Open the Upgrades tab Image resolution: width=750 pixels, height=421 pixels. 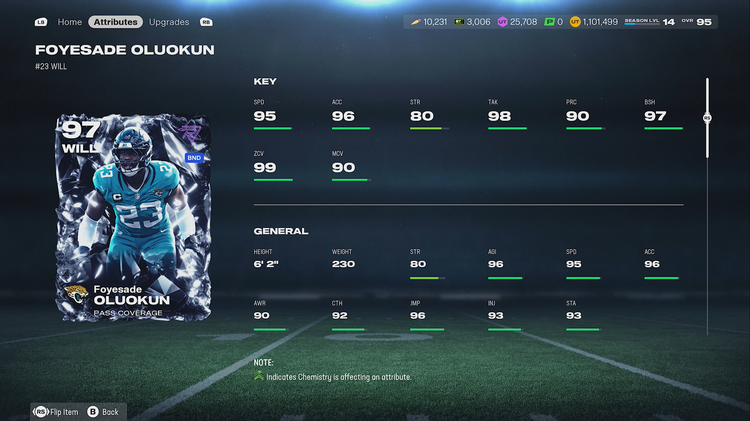point(169,21)
